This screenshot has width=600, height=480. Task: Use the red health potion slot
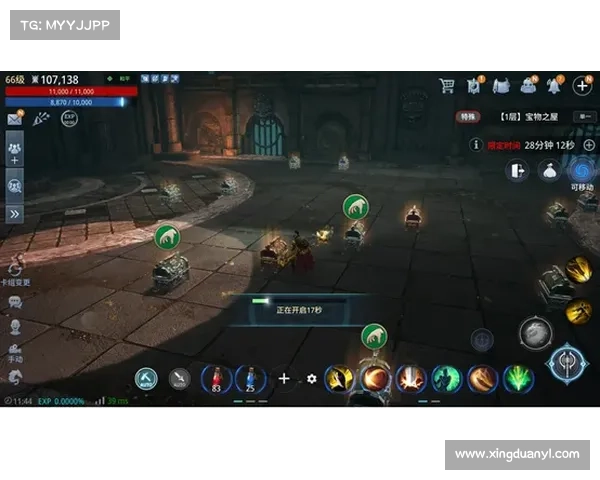(x=216, y=379)
